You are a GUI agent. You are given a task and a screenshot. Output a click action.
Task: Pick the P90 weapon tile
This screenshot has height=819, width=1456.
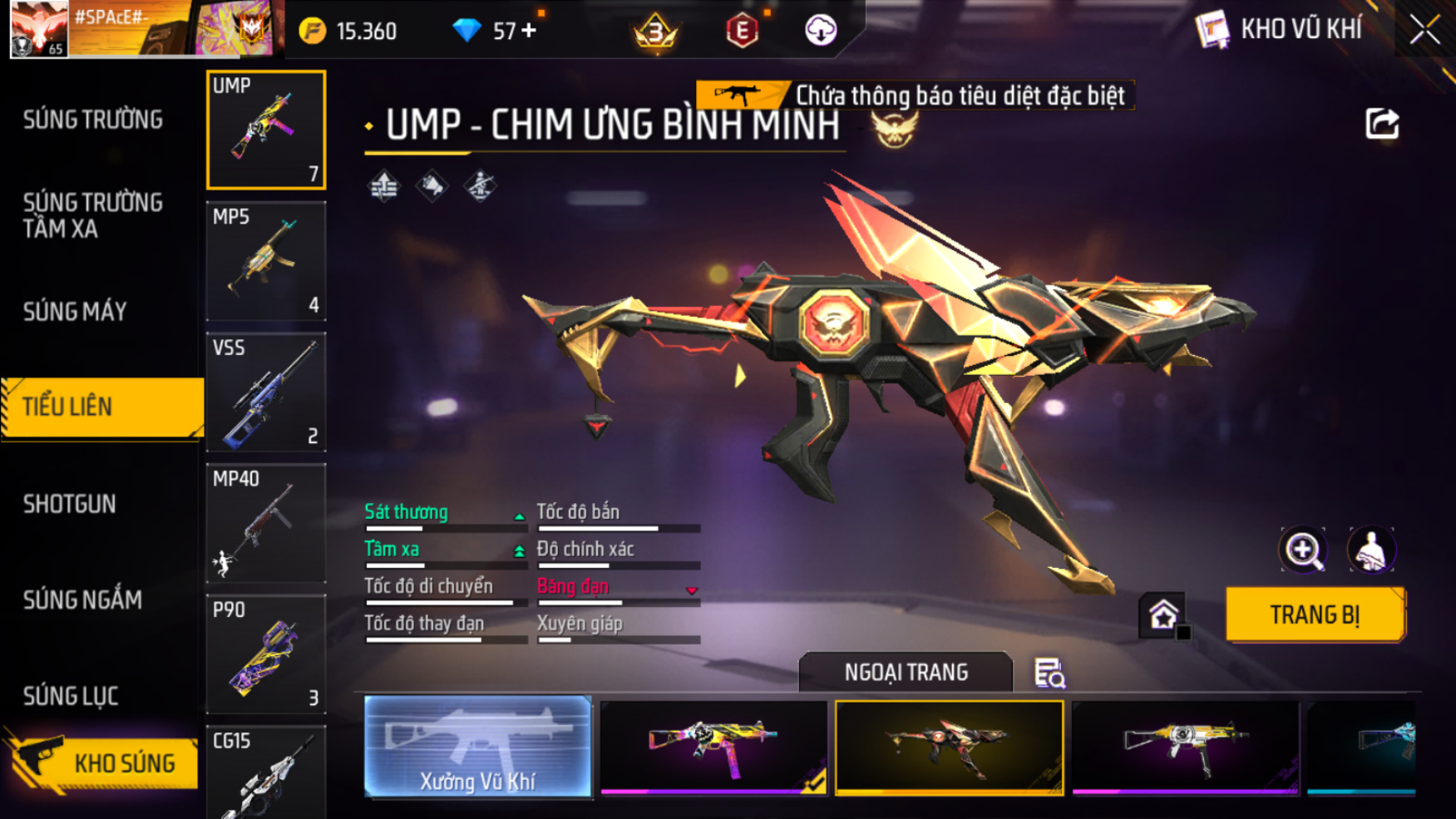coord(266,654)
